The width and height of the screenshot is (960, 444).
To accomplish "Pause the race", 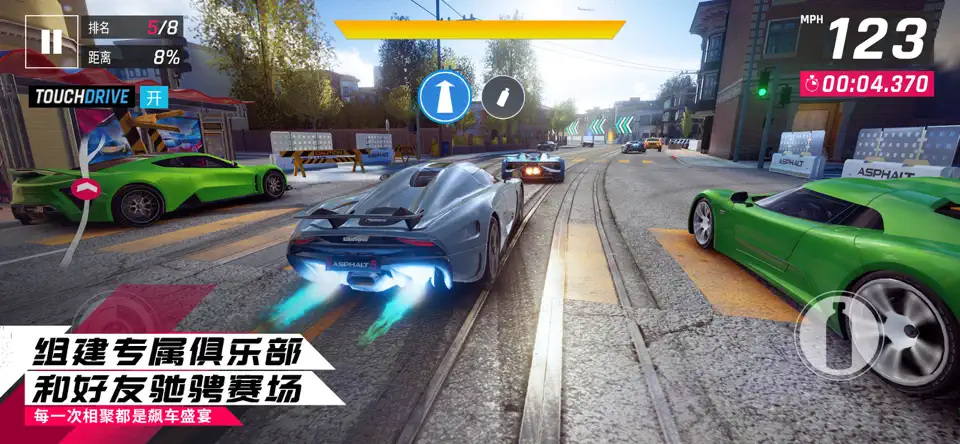I will click(51, 41).
